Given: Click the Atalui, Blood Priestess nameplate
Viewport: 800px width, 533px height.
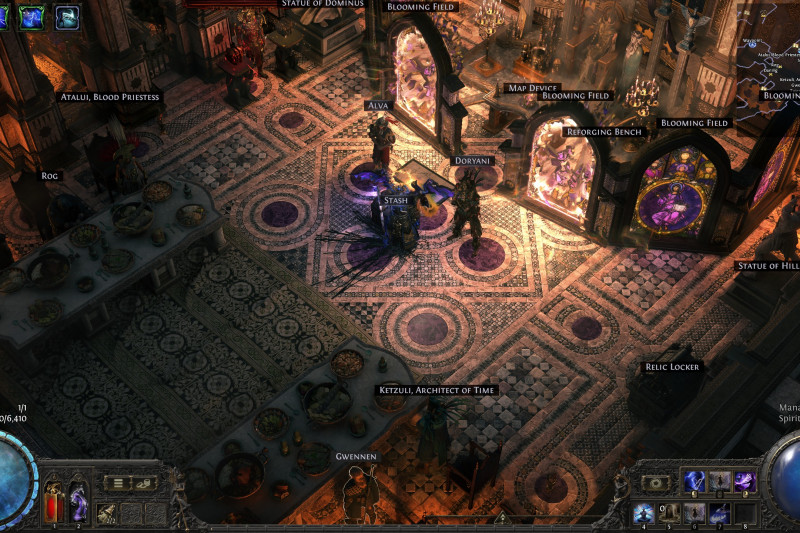Looking at the screenshot, I should coord(110,97).
